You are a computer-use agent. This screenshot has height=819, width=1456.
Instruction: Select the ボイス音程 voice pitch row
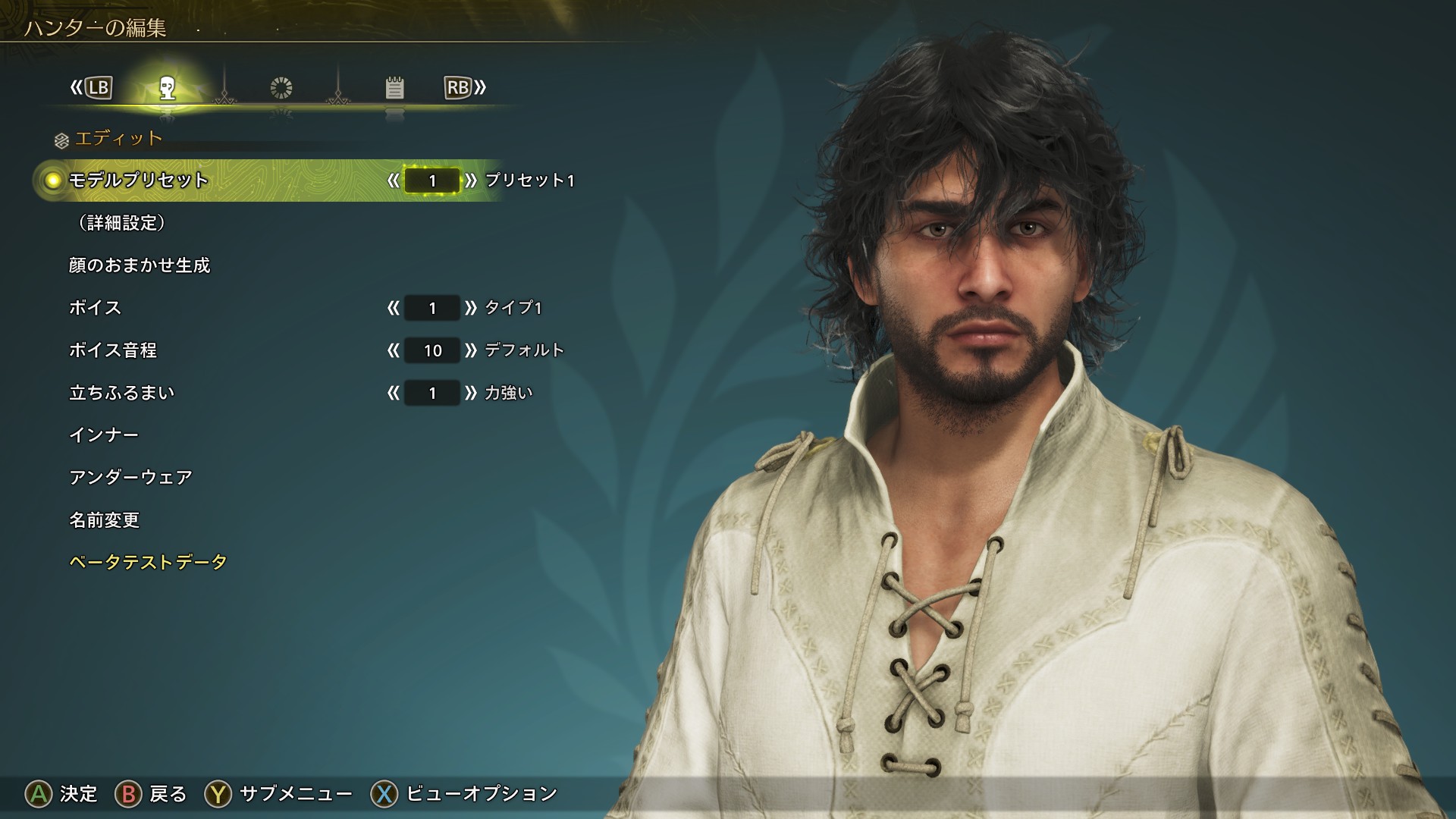pyautogui.click(x=113, y=350)
